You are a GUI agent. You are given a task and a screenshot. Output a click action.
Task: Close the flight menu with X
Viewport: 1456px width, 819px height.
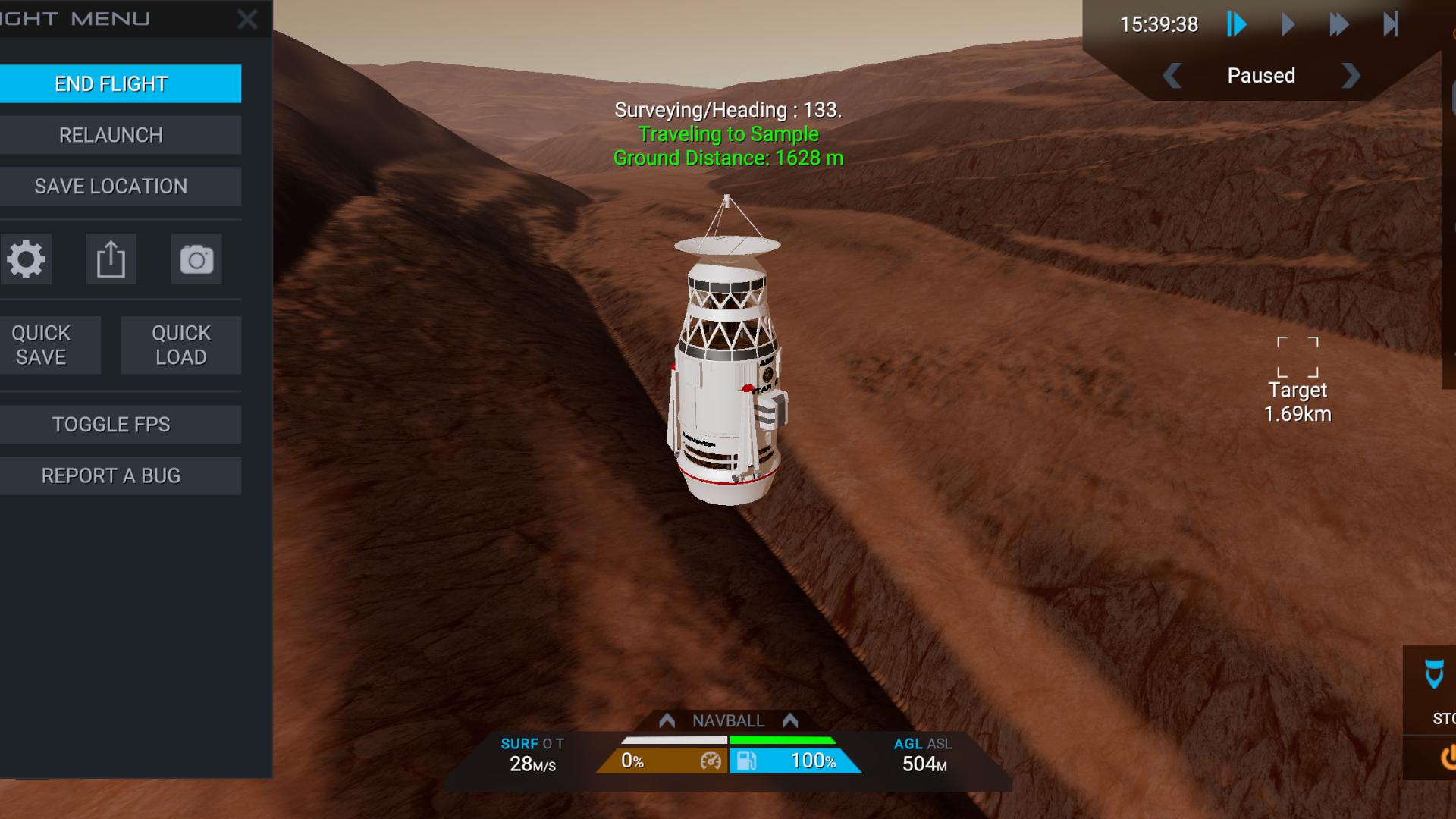pyautogui.click(x=247, y=19)
